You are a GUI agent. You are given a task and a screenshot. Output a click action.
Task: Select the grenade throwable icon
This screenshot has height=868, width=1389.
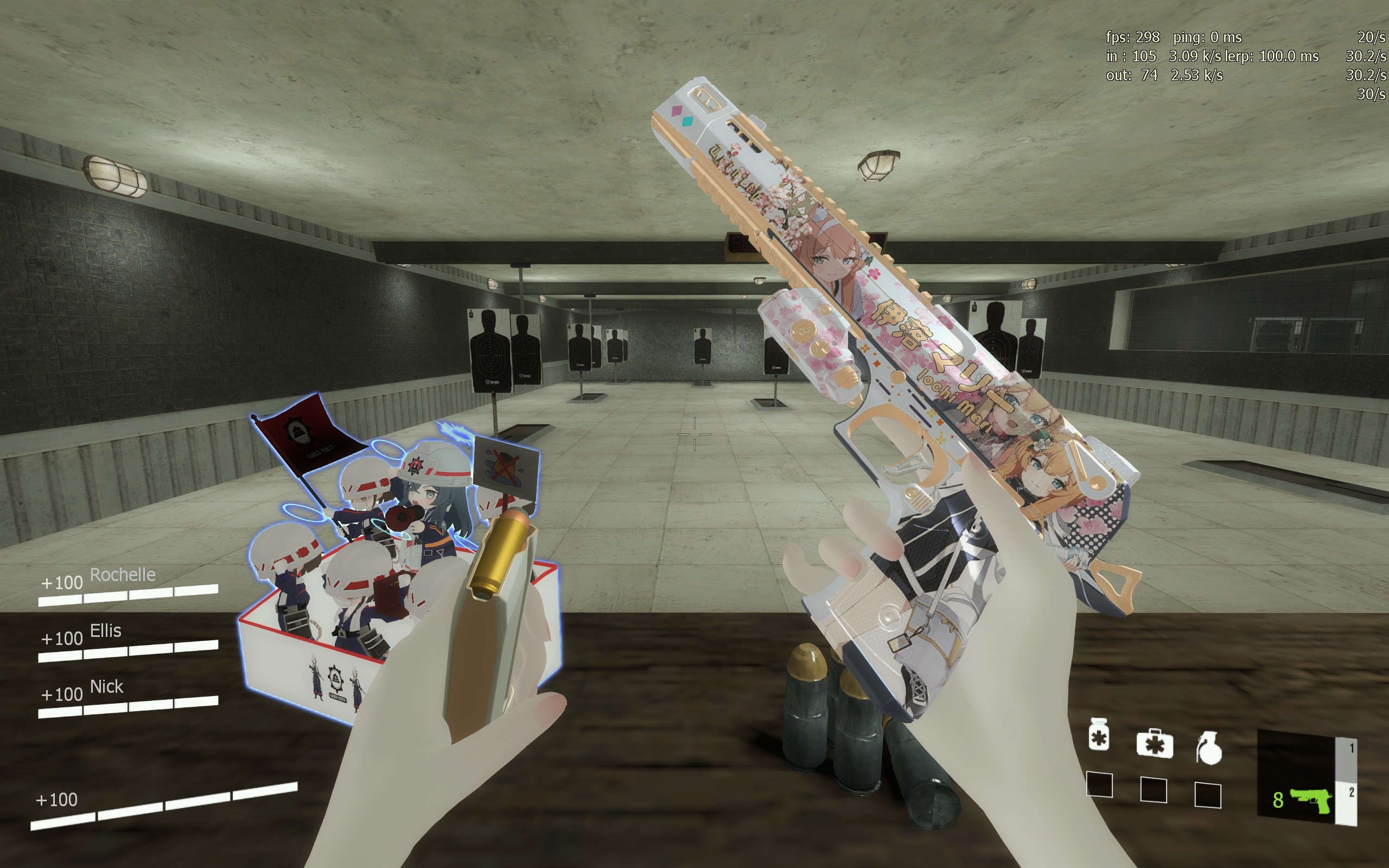coord(1209,749)
